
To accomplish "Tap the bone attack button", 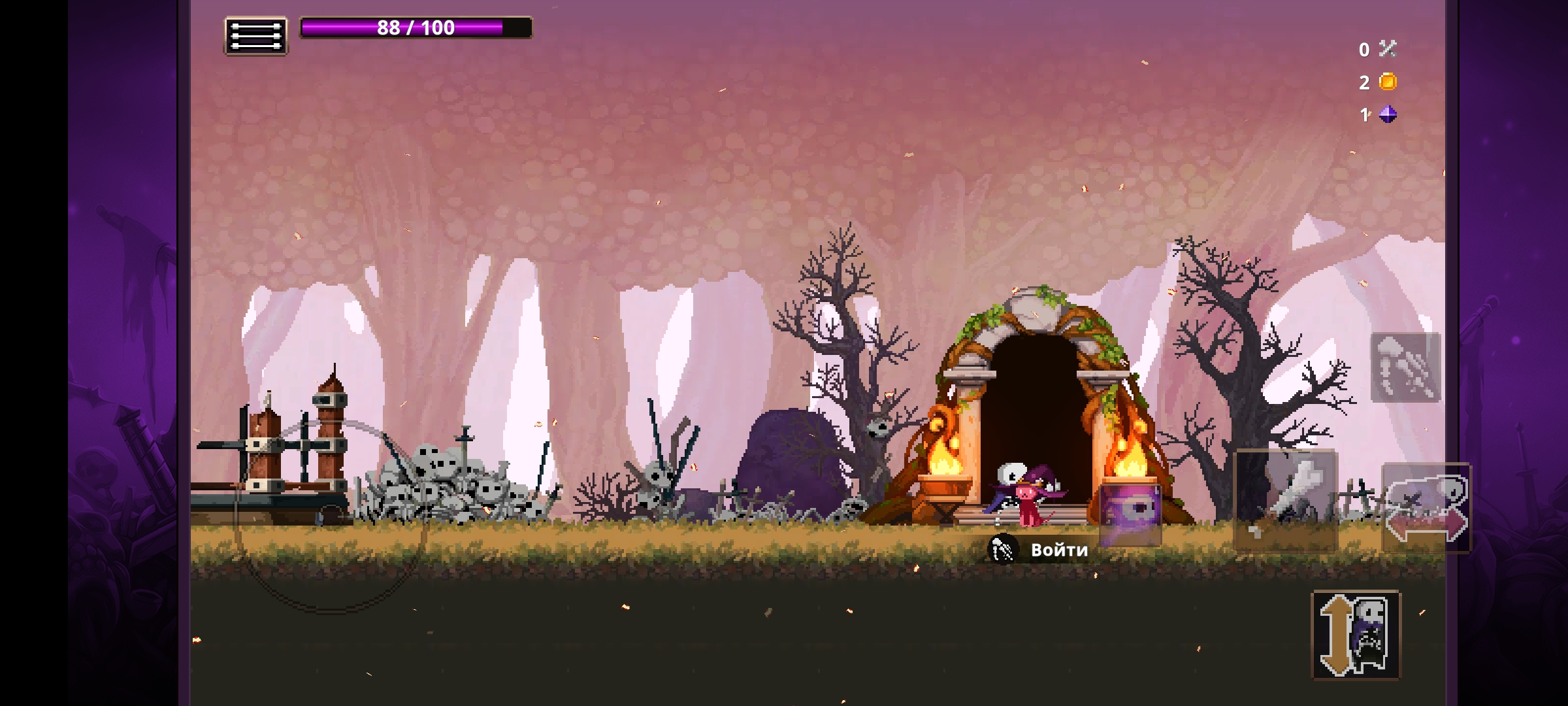I will point(1286,500).
